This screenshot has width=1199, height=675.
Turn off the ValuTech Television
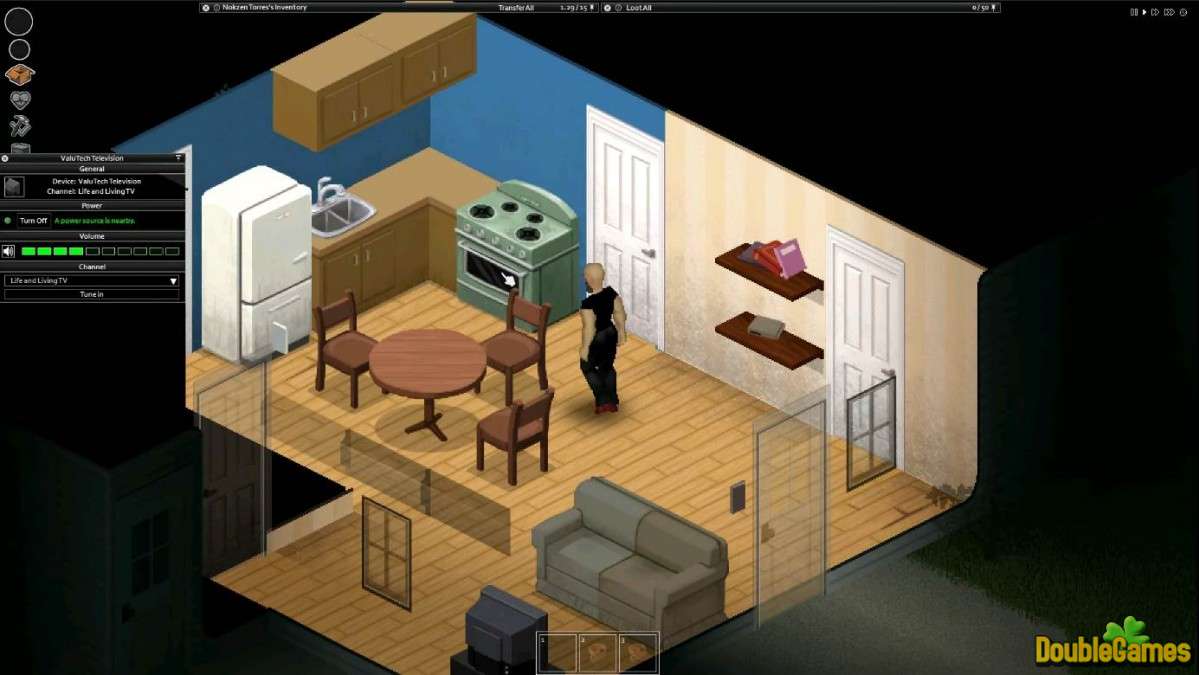[x=33, y=220]
